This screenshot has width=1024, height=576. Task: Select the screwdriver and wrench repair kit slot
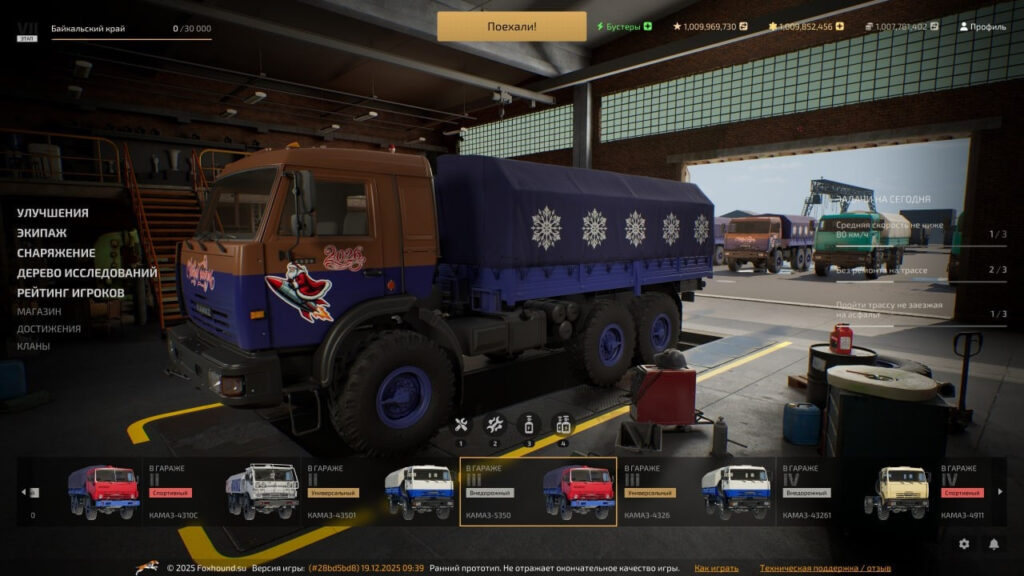click(461, 425)
